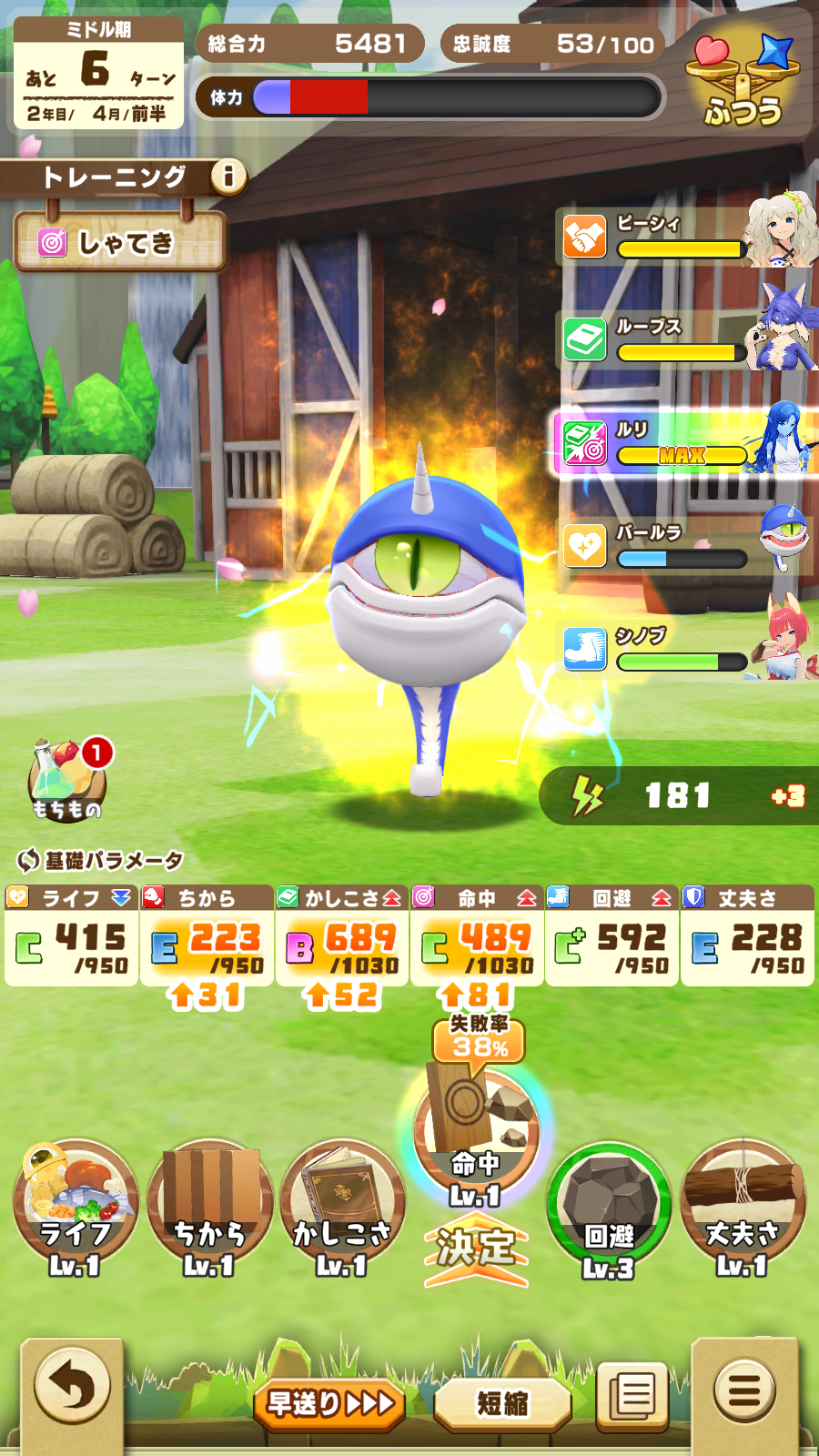Viewport: 819px width, 1456px height.
Task: Select the ルリ MAX support card
Action: pos(682,442)
